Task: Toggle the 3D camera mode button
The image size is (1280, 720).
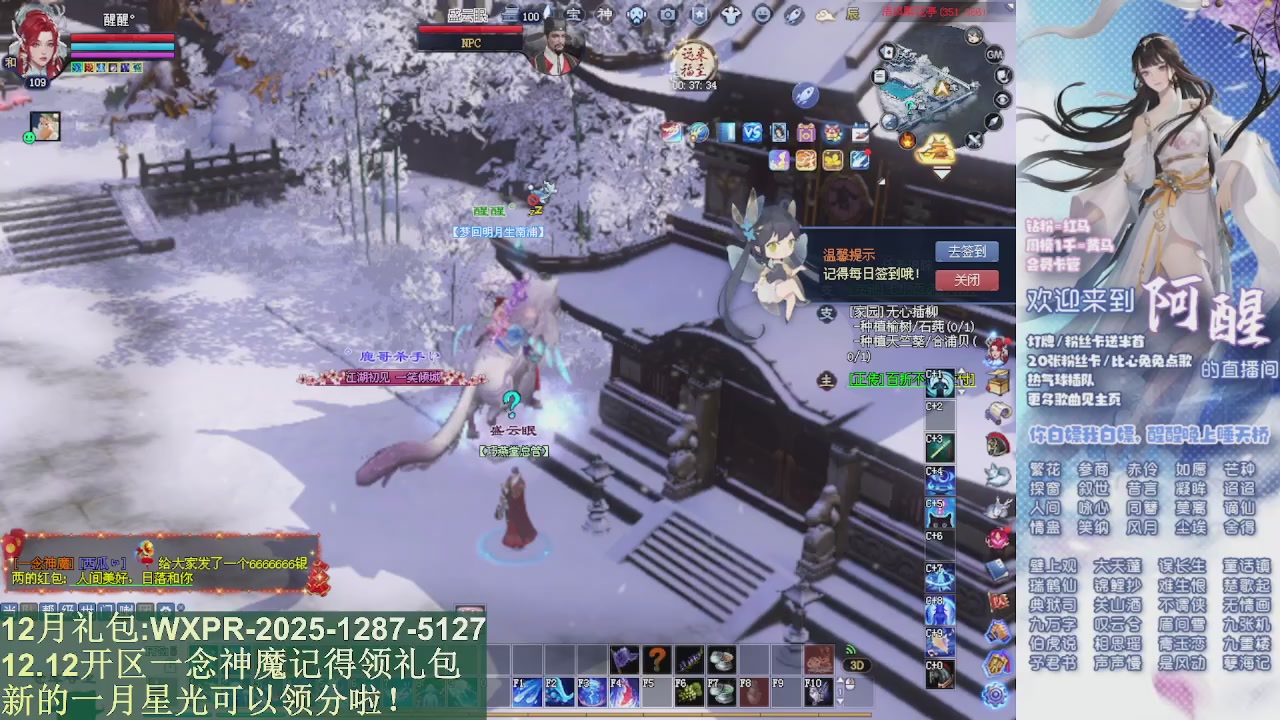Action: (x=855, y=665)
